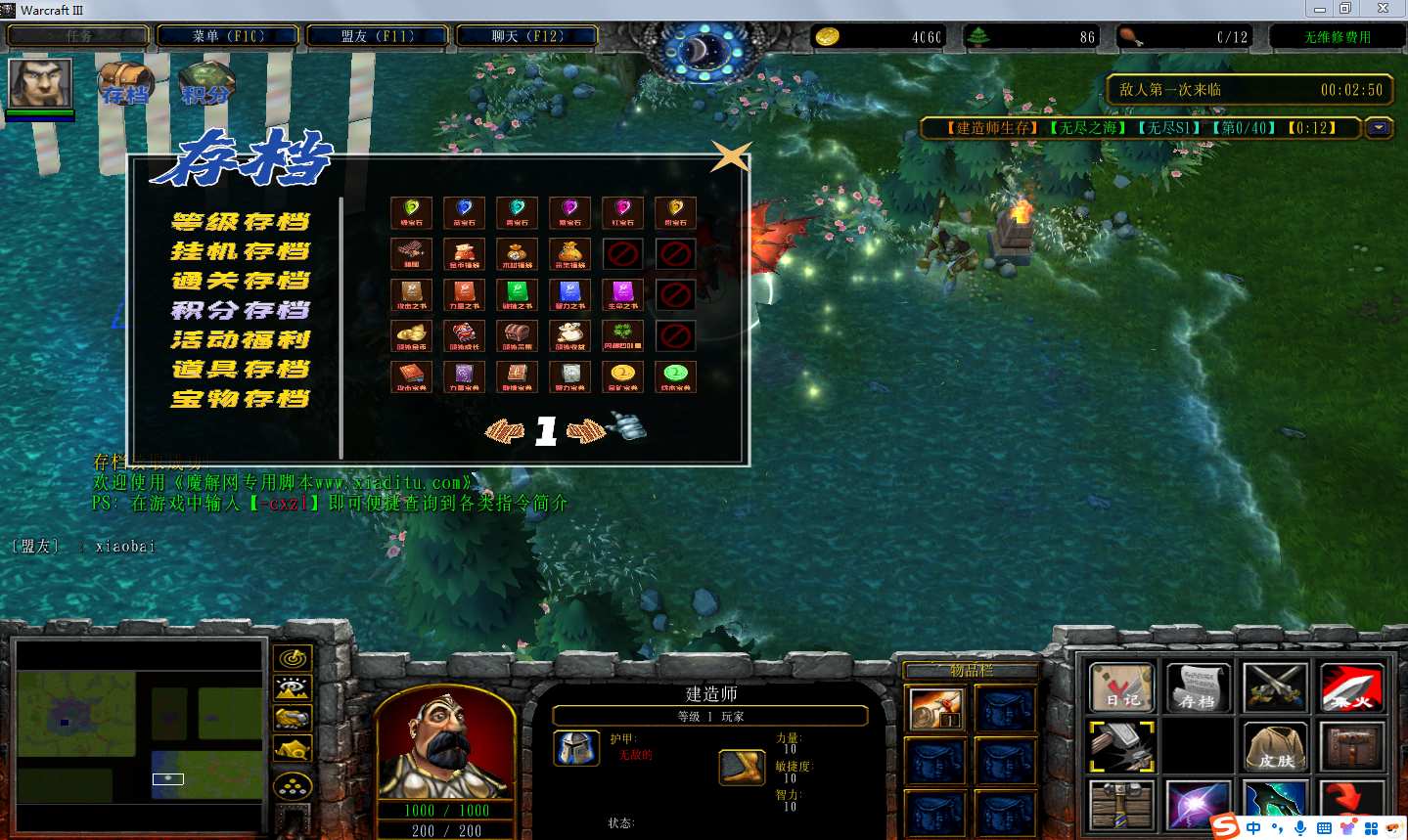Select the green gem item in the grid

(412, 211)
